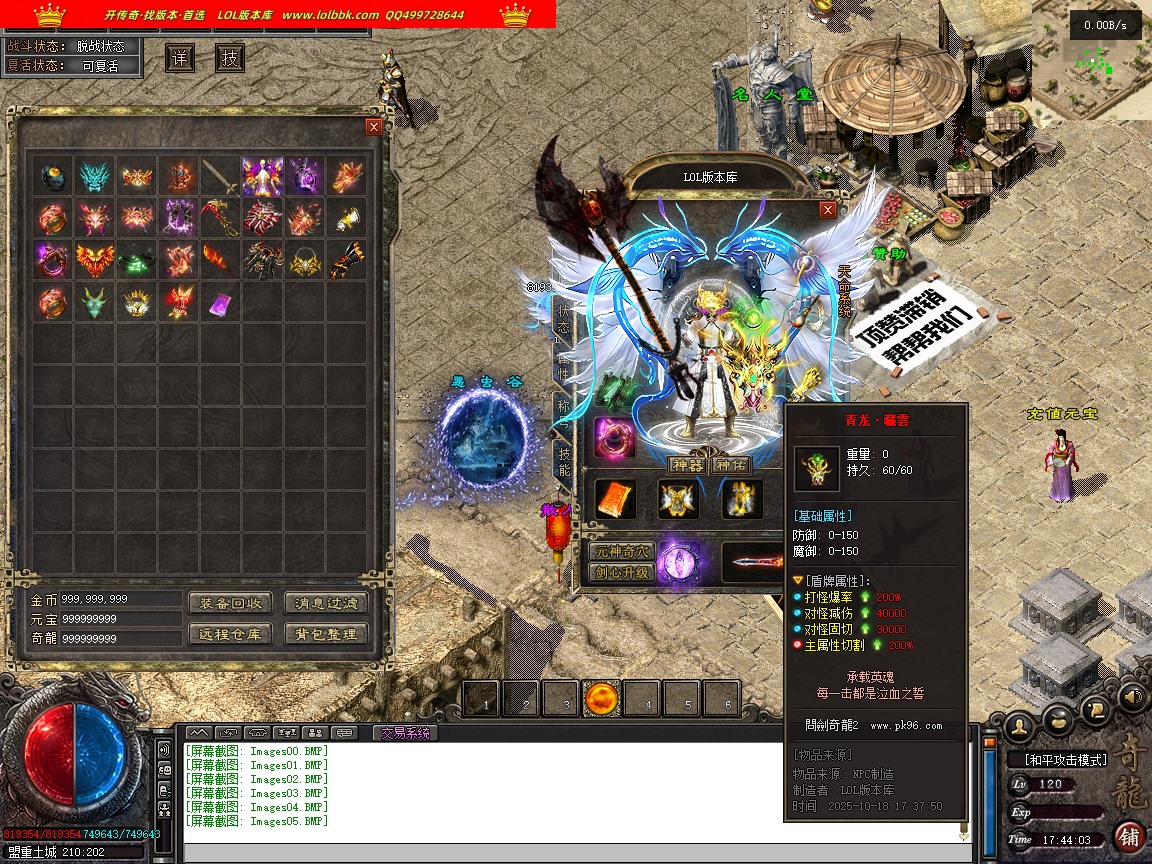Select the sword item in the bag
1152x864 pixels.
click(220, 178)
